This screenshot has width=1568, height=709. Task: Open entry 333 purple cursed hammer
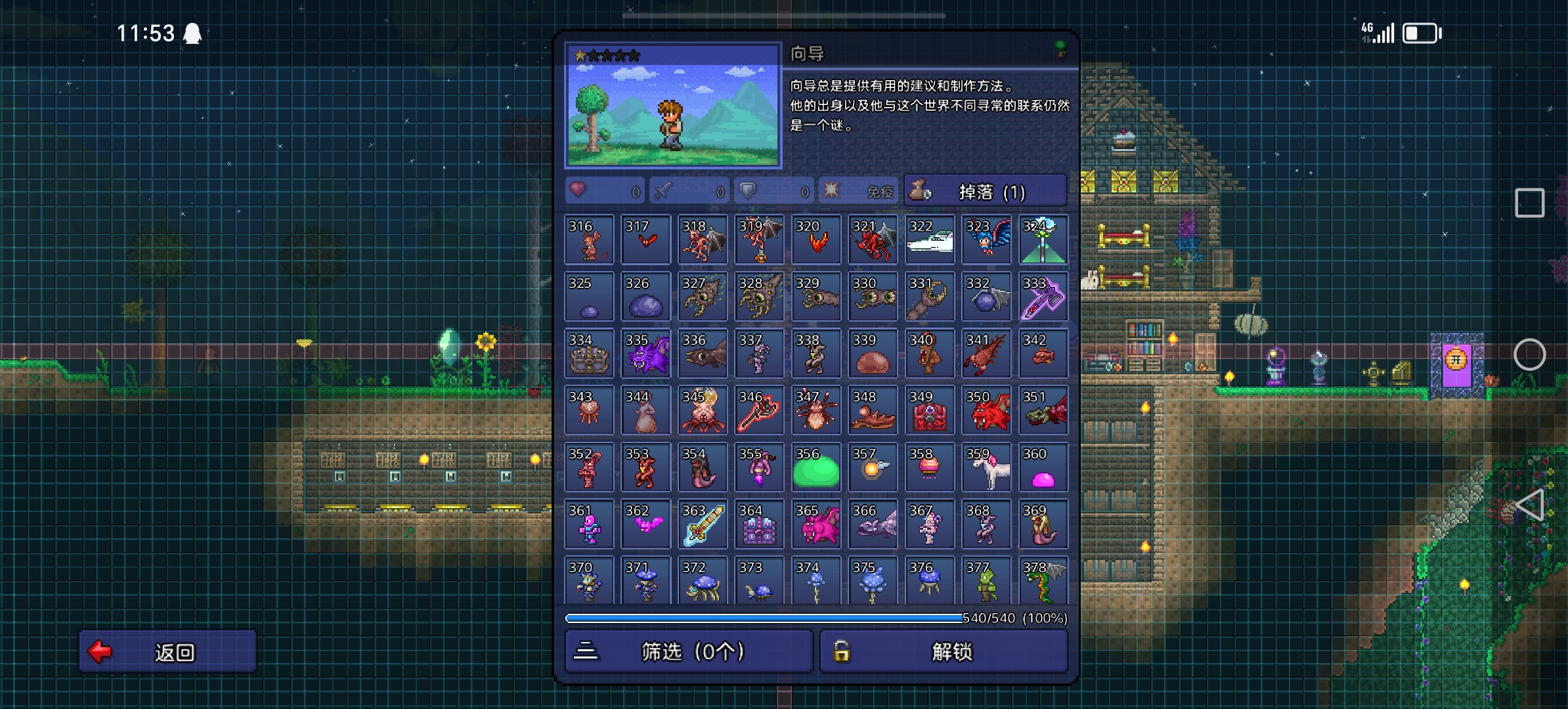1043,297
